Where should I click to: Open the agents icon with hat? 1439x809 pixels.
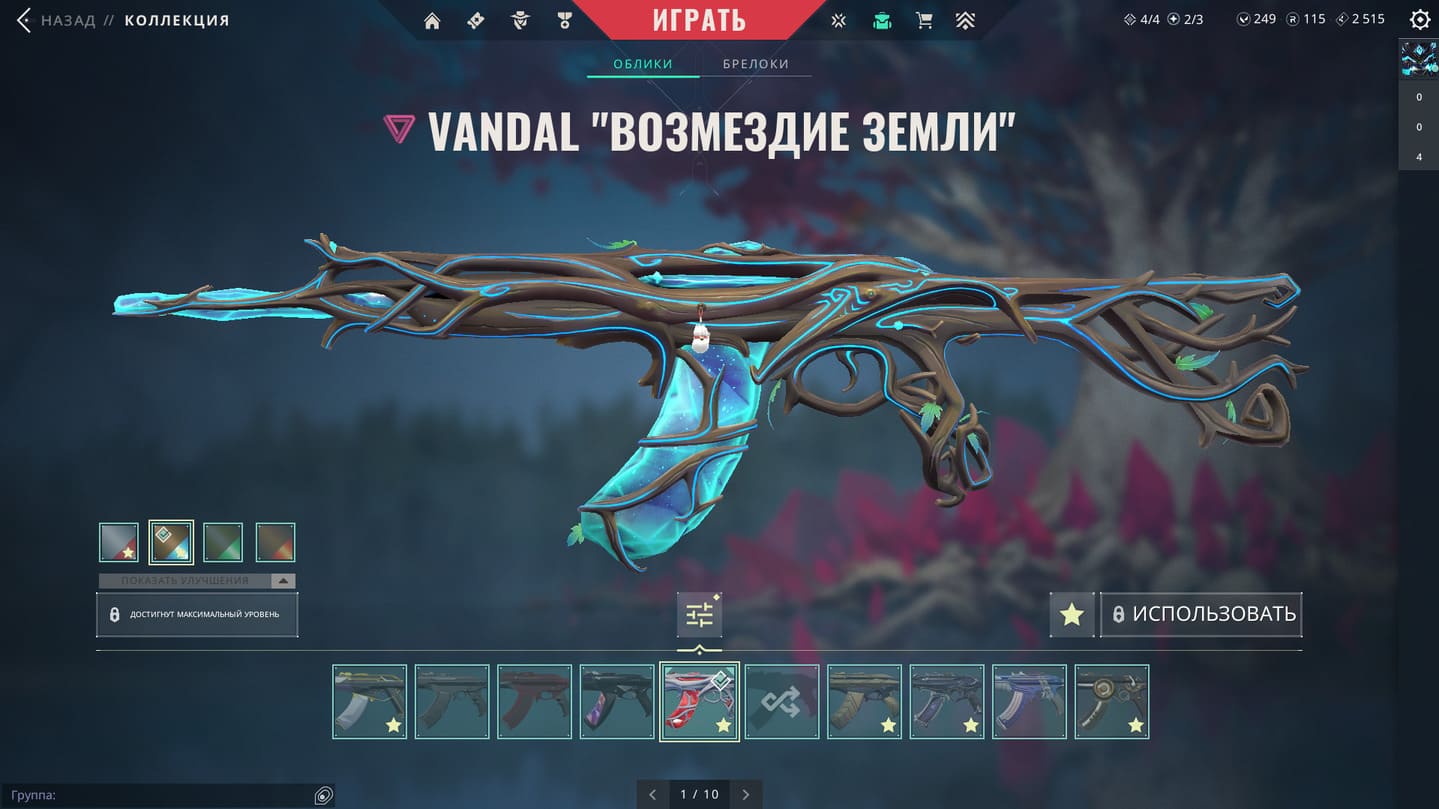520,21
